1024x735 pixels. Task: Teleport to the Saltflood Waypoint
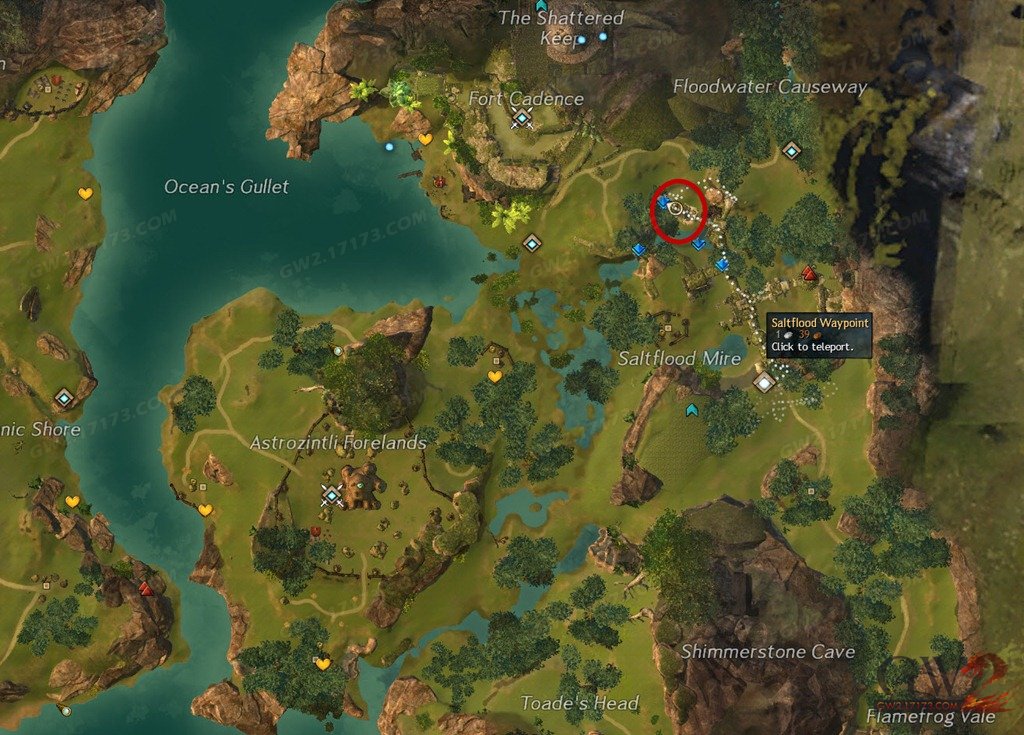coord(765,382)
